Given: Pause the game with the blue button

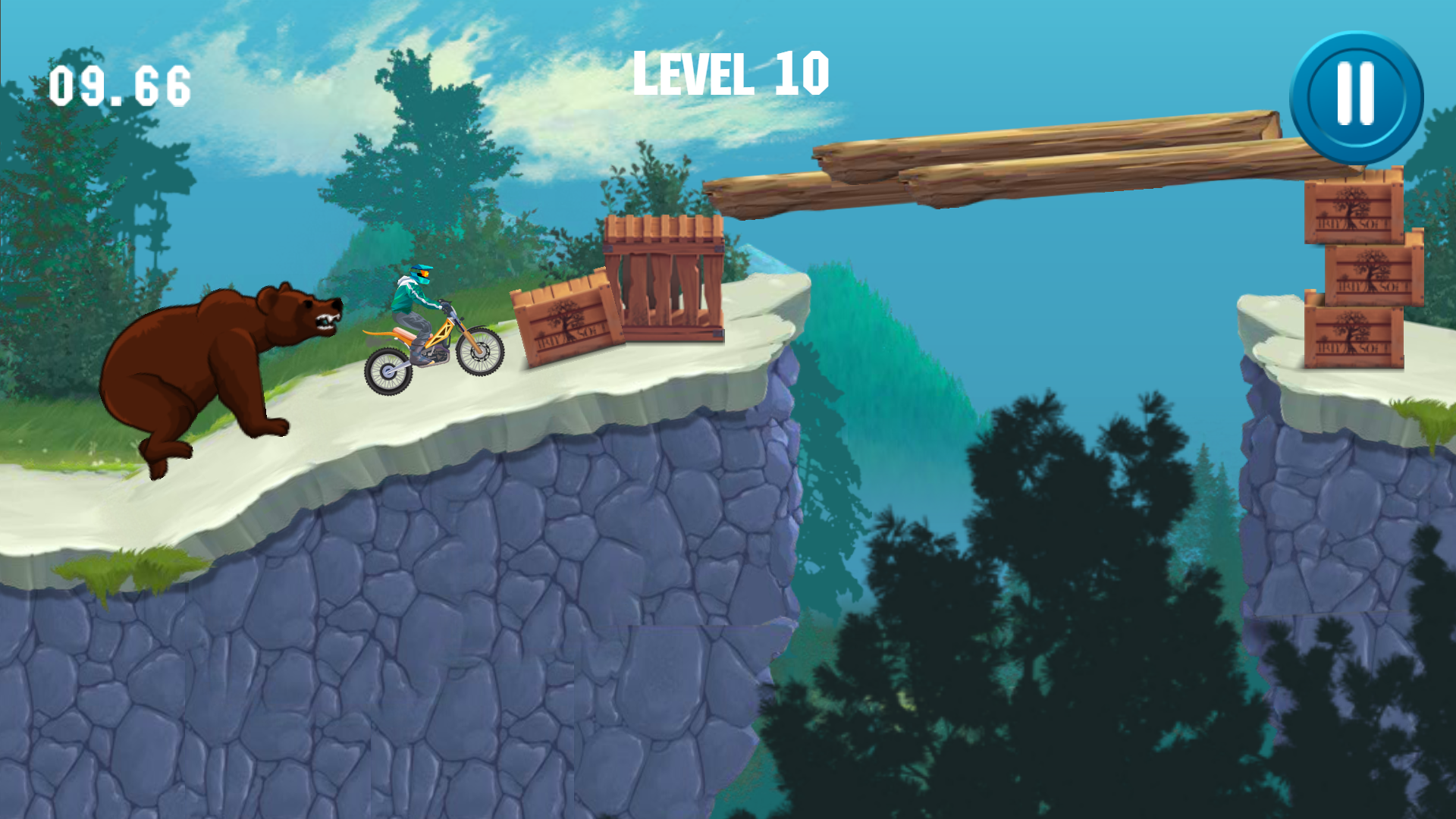Looking at the screenshot, I should point(1356,97).
